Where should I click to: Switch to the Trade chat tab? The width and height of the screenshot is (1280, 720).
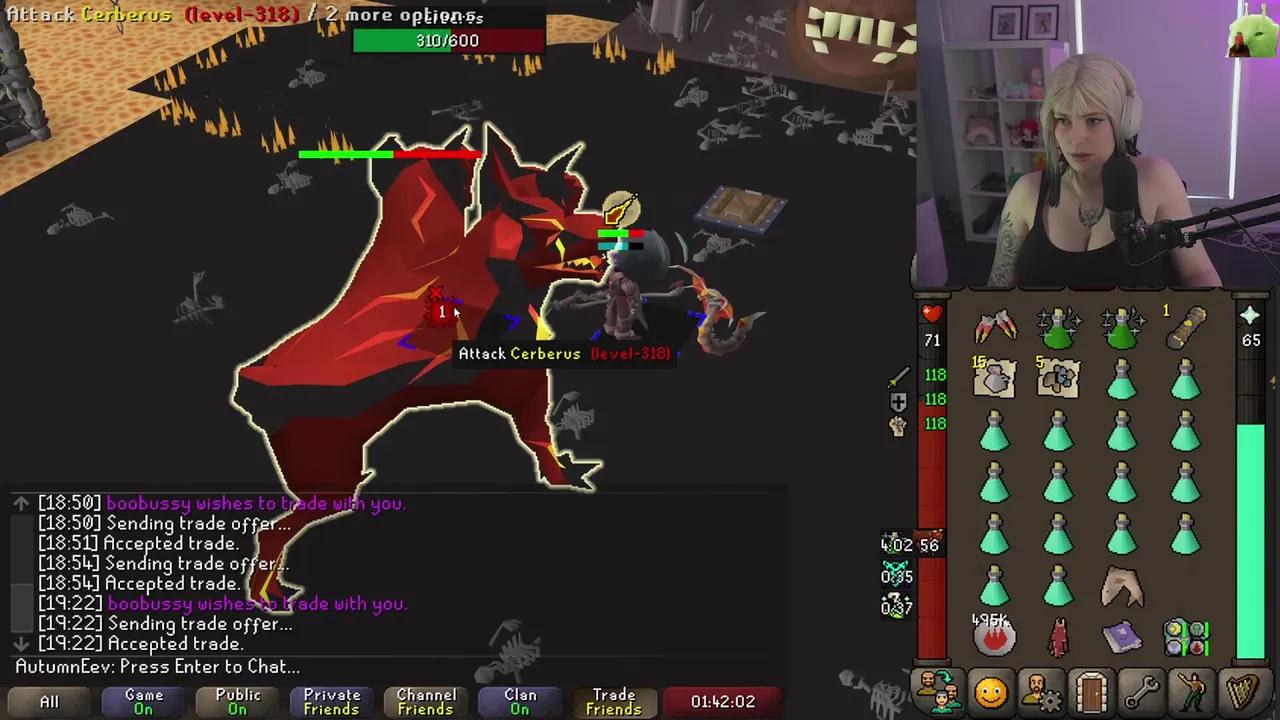pos(613,701)
